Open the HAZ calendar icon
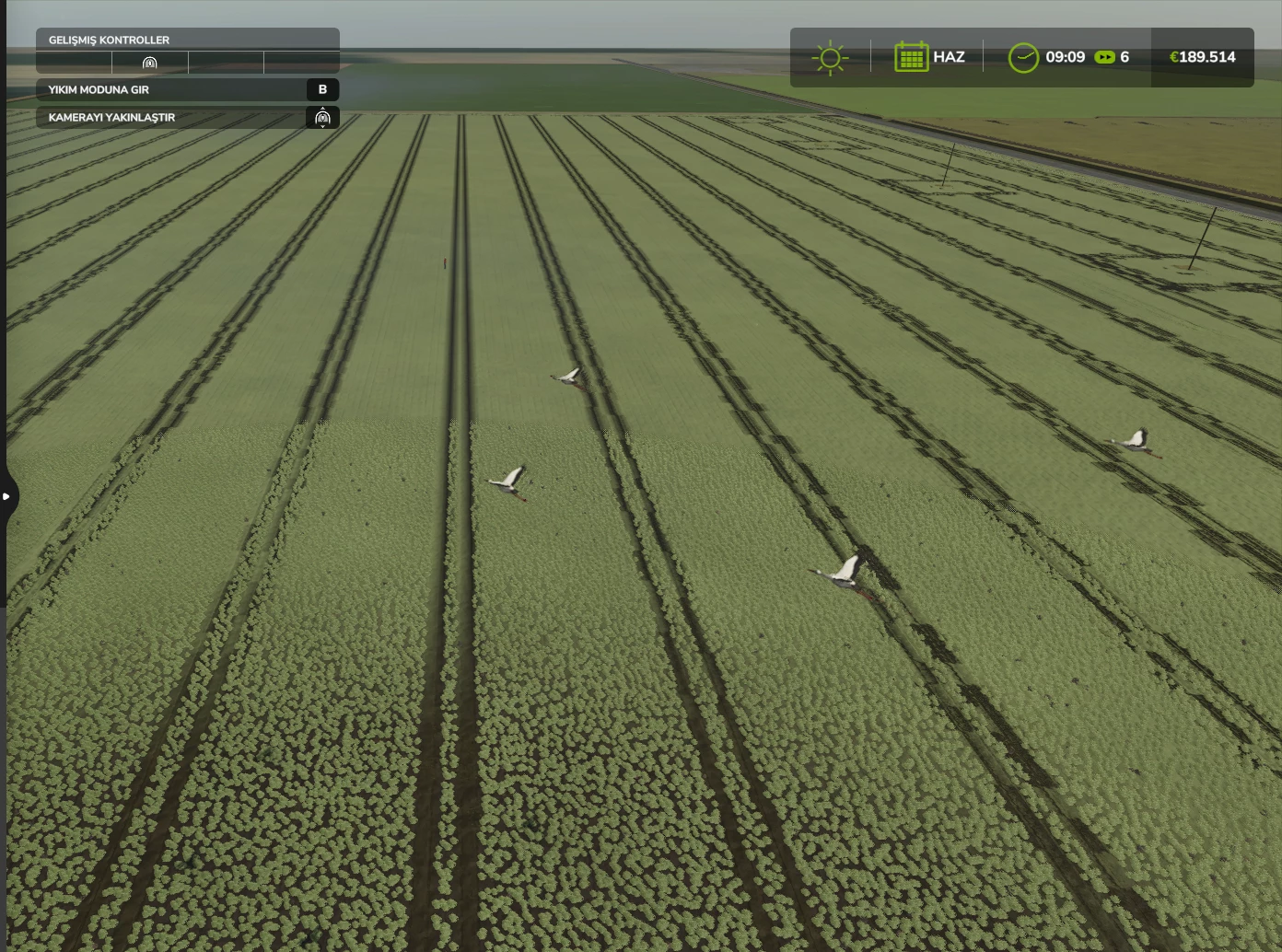The width and height of the screenshot is (1282, 952). click(x=913, y=57)
